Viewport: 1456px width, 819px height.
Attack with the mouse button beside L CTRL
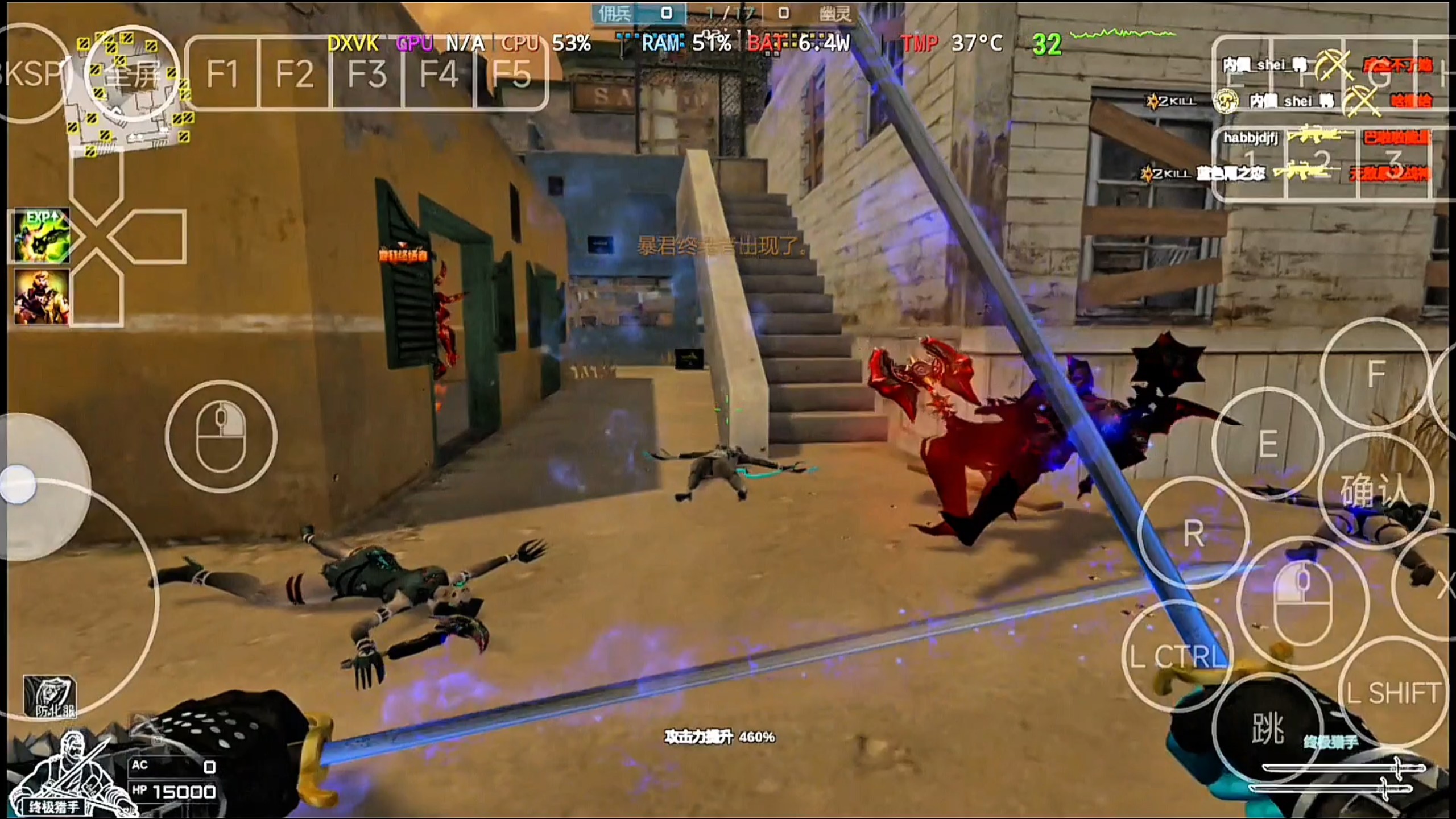(1302, 603)
